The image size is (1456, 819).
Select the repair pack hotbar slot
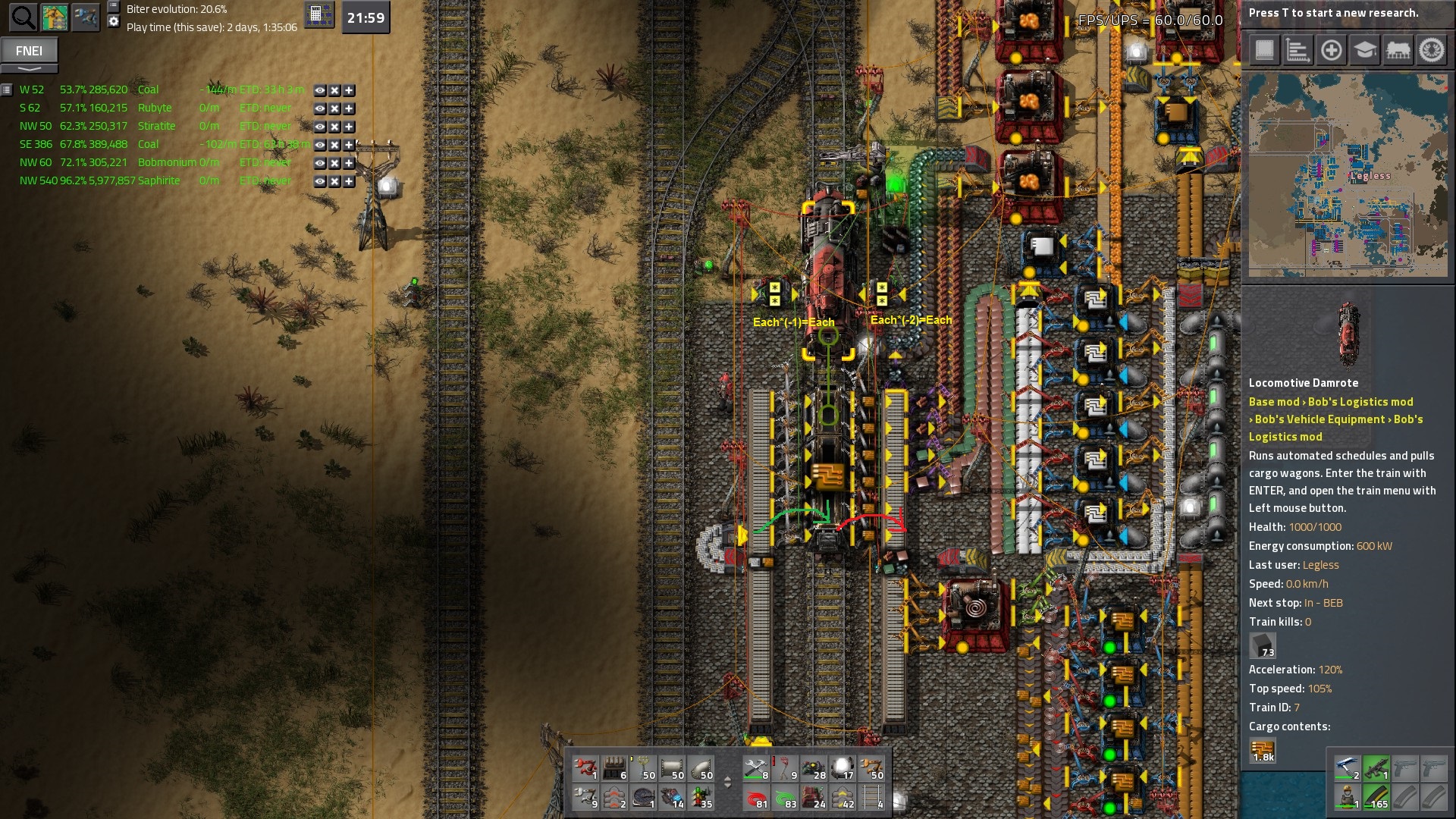pos(757,768)
